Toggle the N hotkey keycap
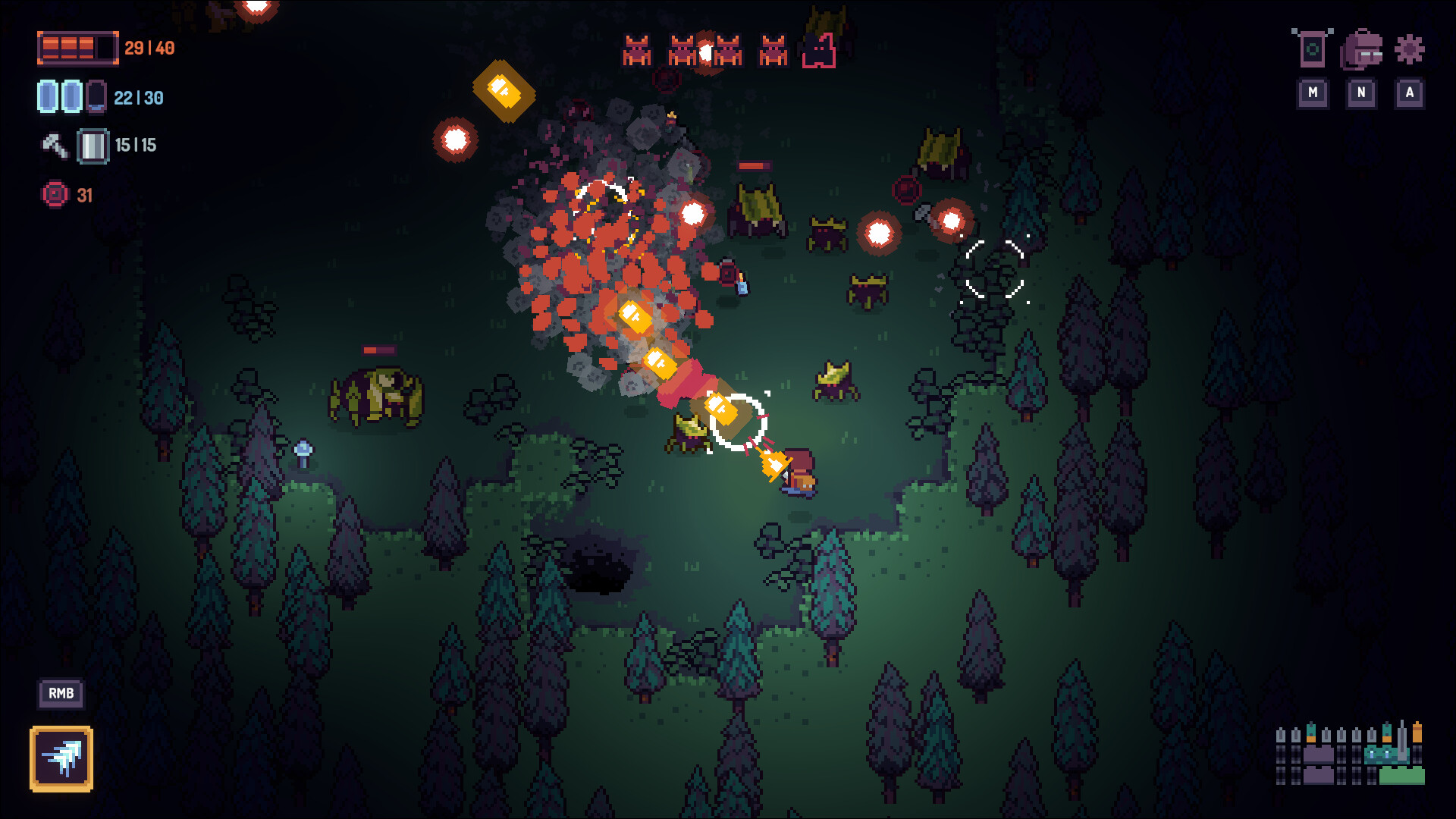The height and width of the screenshot is (819, 1456). pyautogui.click(x=1361, y=93)
